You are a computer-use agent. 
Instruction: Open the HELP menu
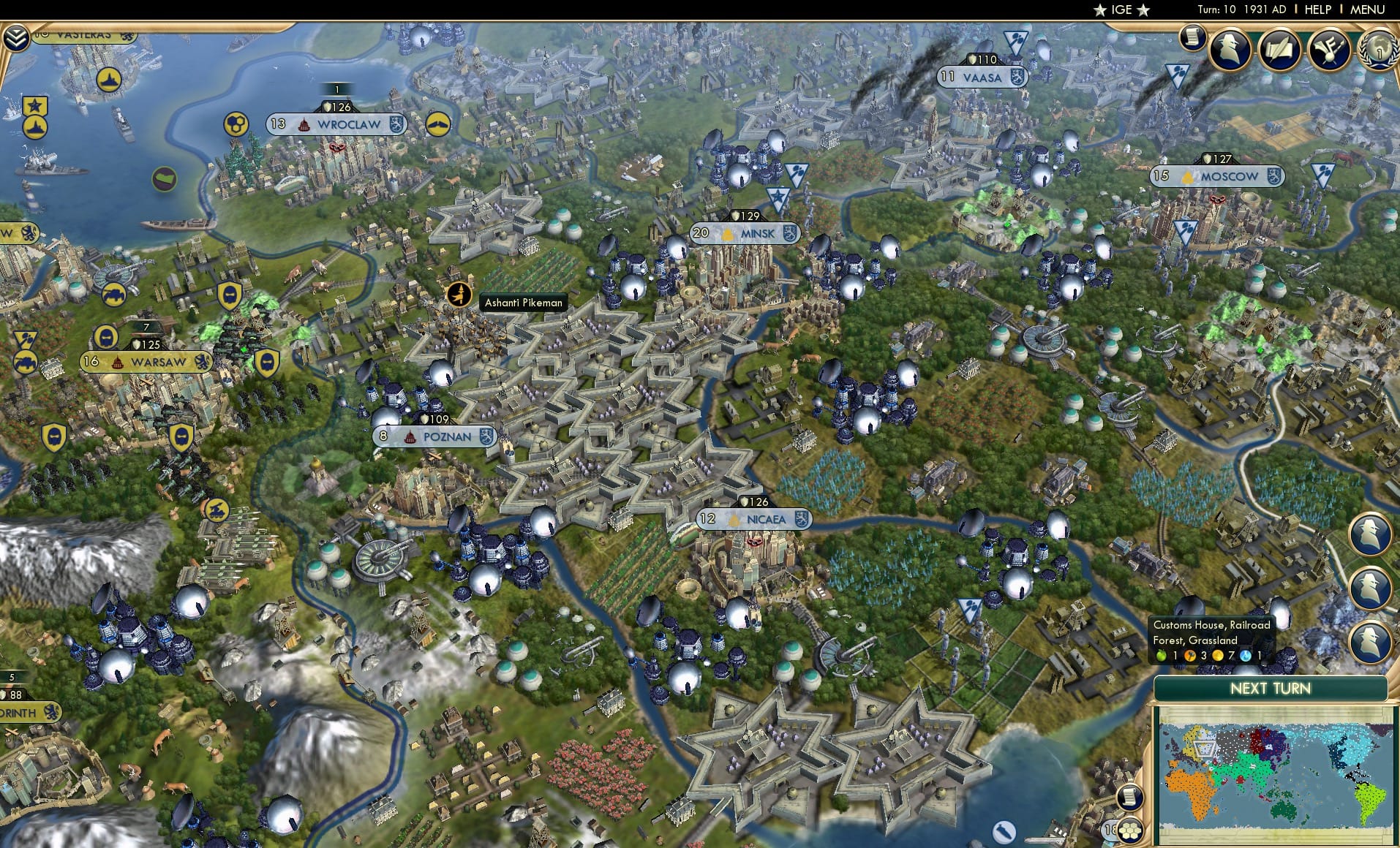1317,10
